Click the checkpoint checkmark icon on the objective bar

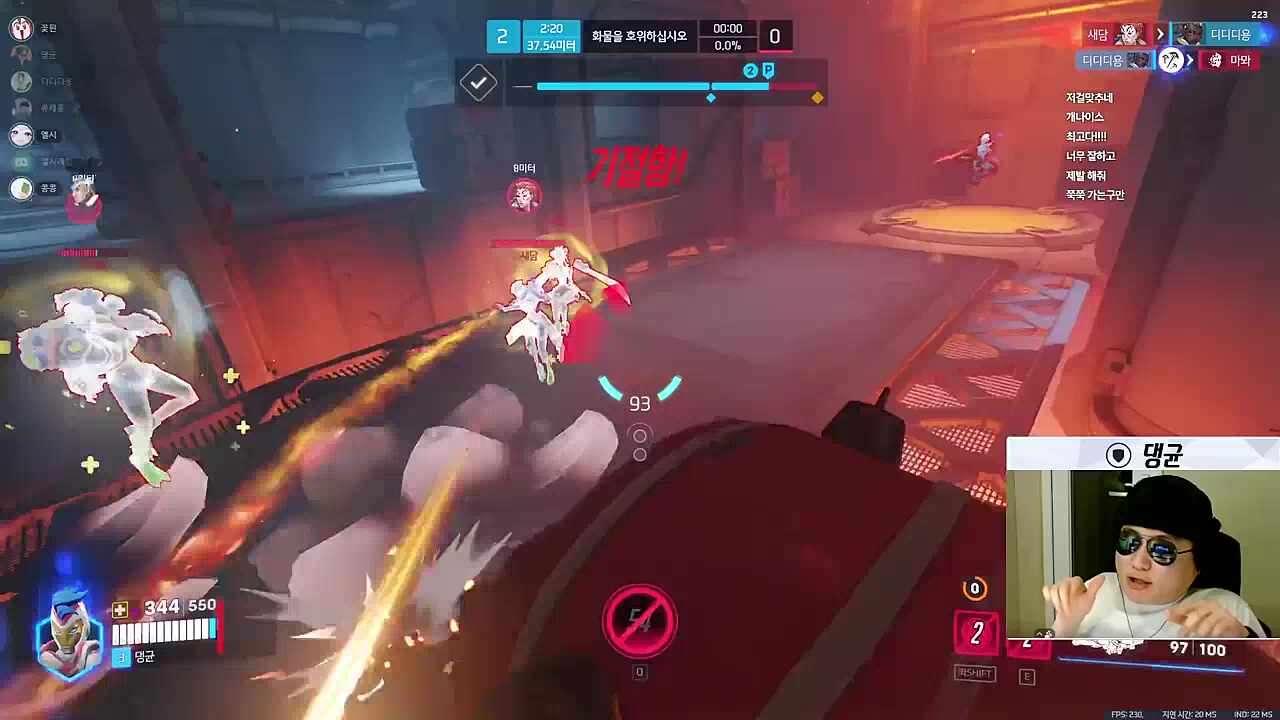tap(478, 83)
